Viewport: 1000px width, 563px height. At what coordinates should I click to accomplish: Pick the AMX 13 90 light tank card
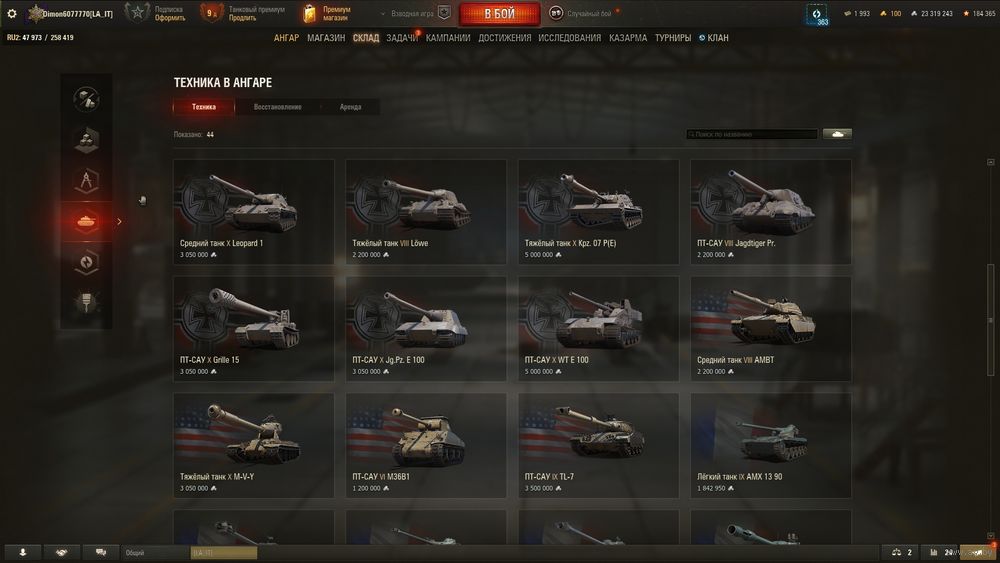click(771, 445)
